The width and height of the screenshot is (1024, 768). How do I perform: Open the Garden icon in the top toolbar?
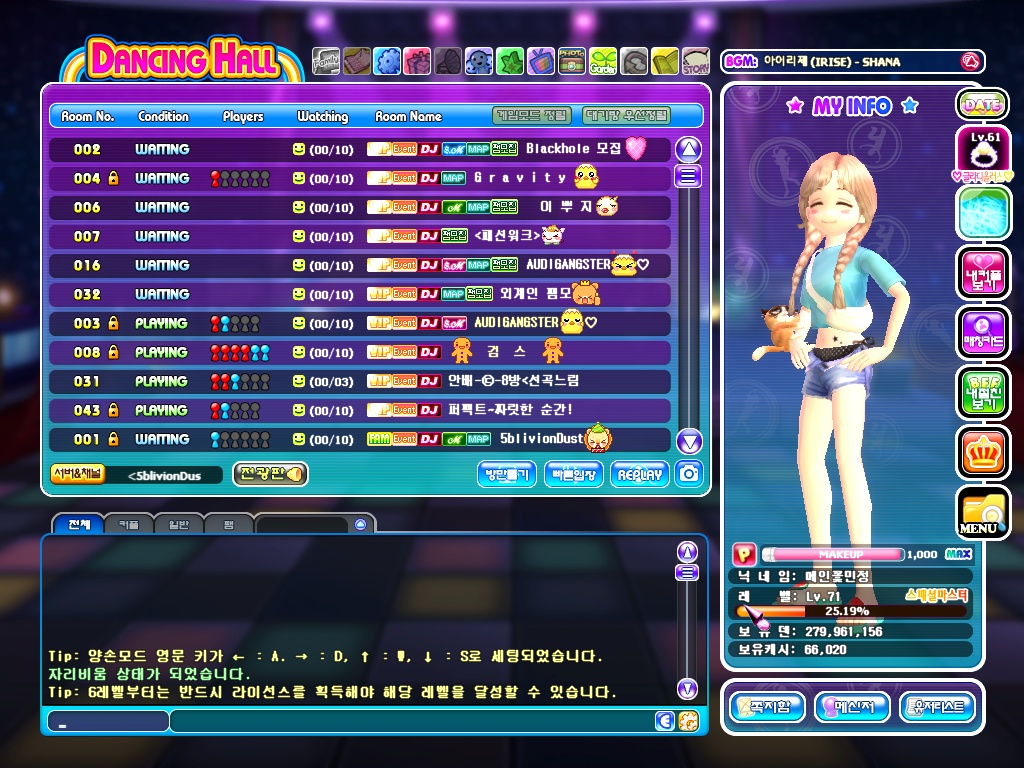[603, 62]
